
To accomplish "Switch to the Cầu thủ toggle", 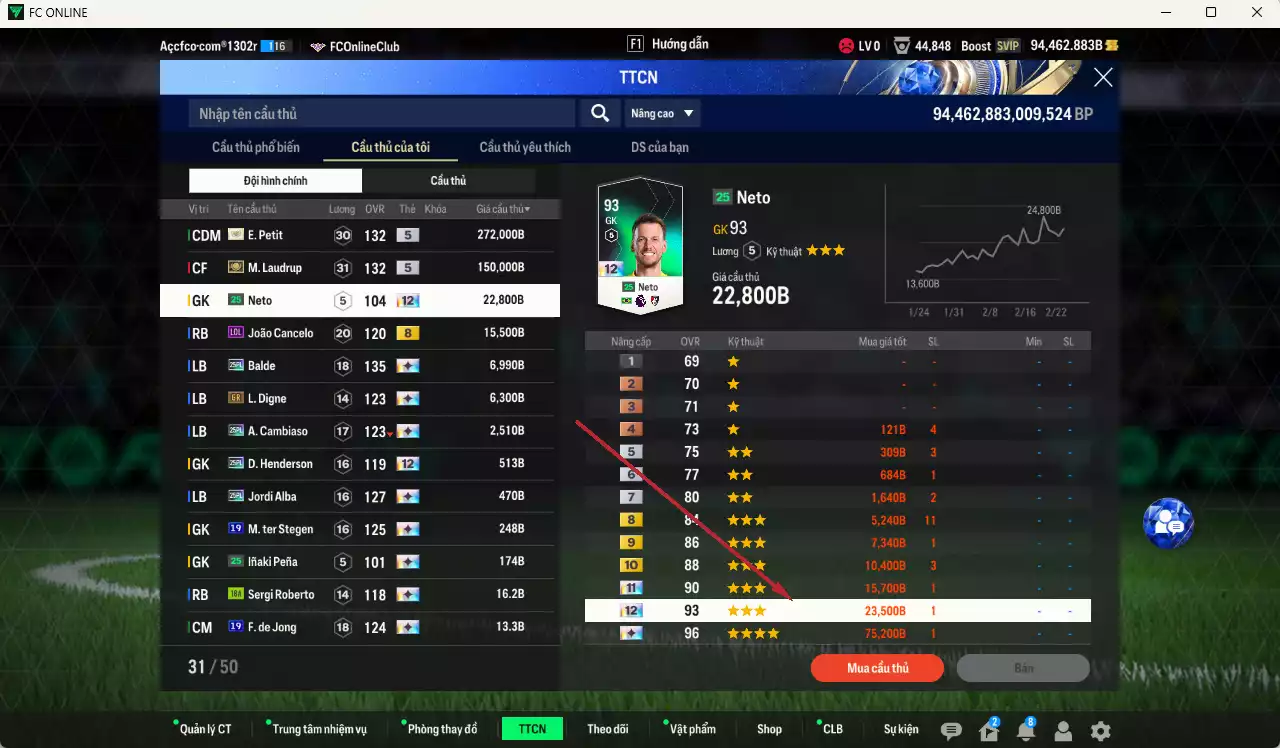I will point(447,180).
